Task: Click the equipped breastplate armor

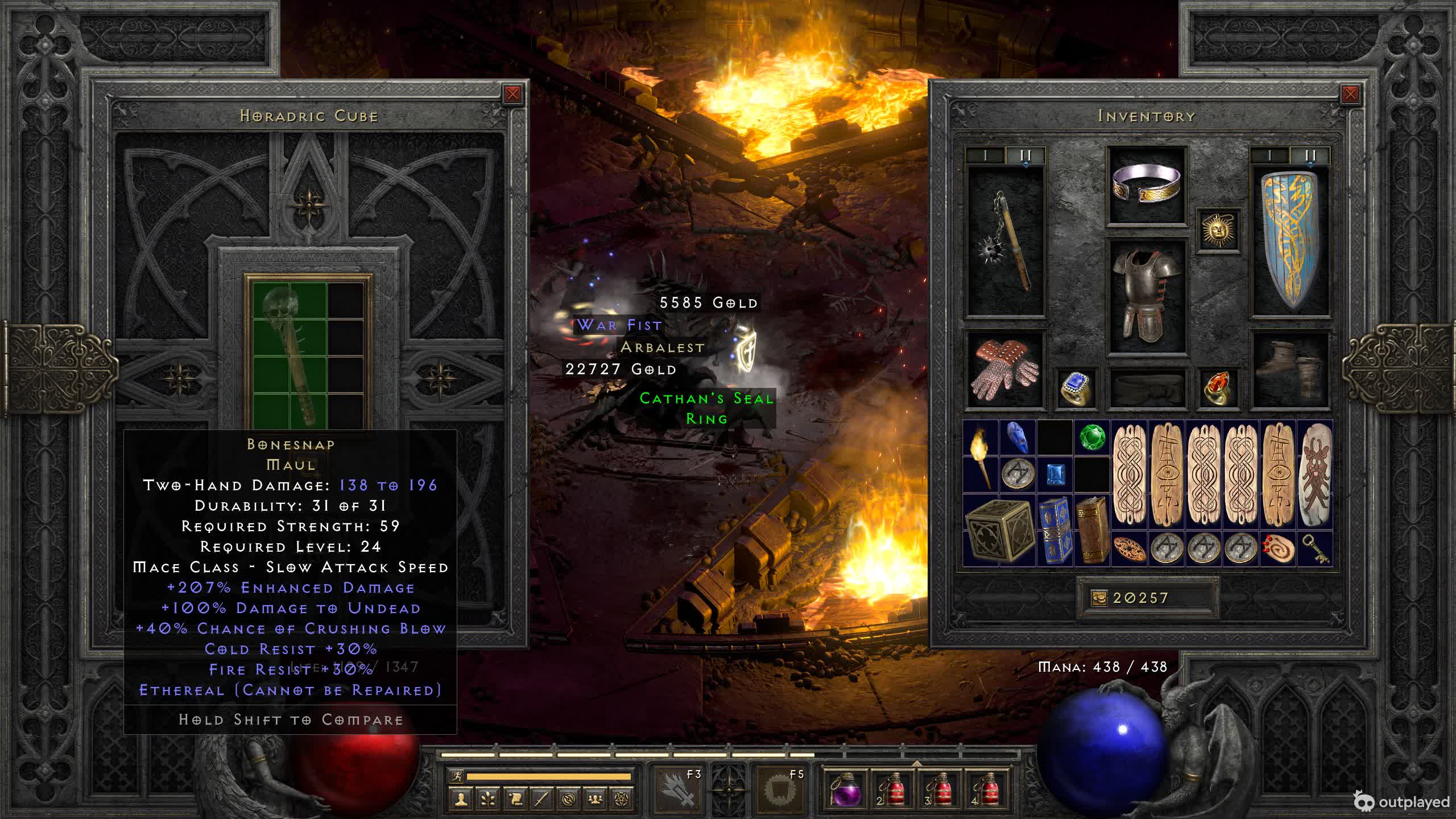Action: (1147, 296)
